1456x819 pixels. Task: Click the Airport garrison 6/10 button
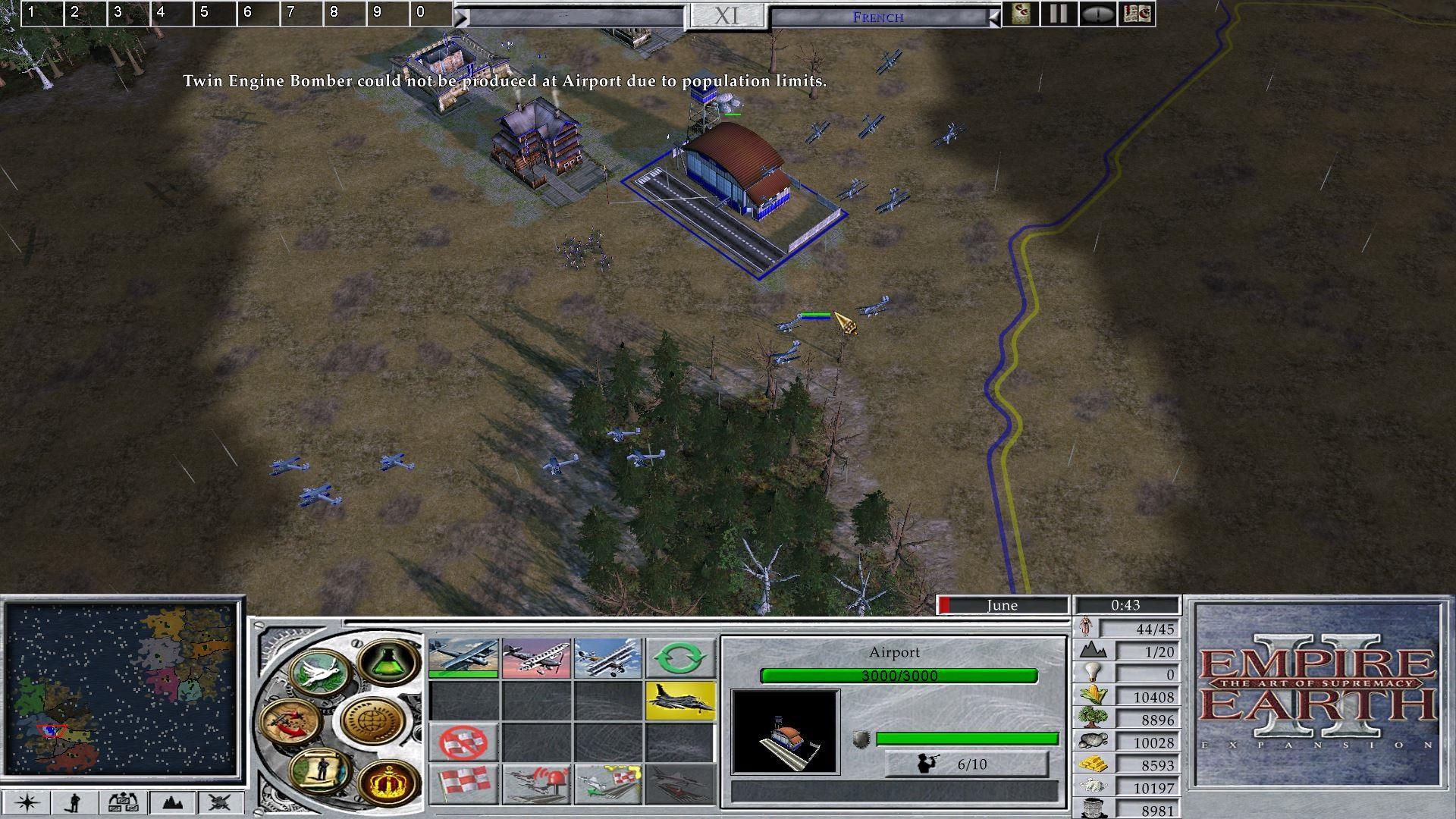(967, 764)
